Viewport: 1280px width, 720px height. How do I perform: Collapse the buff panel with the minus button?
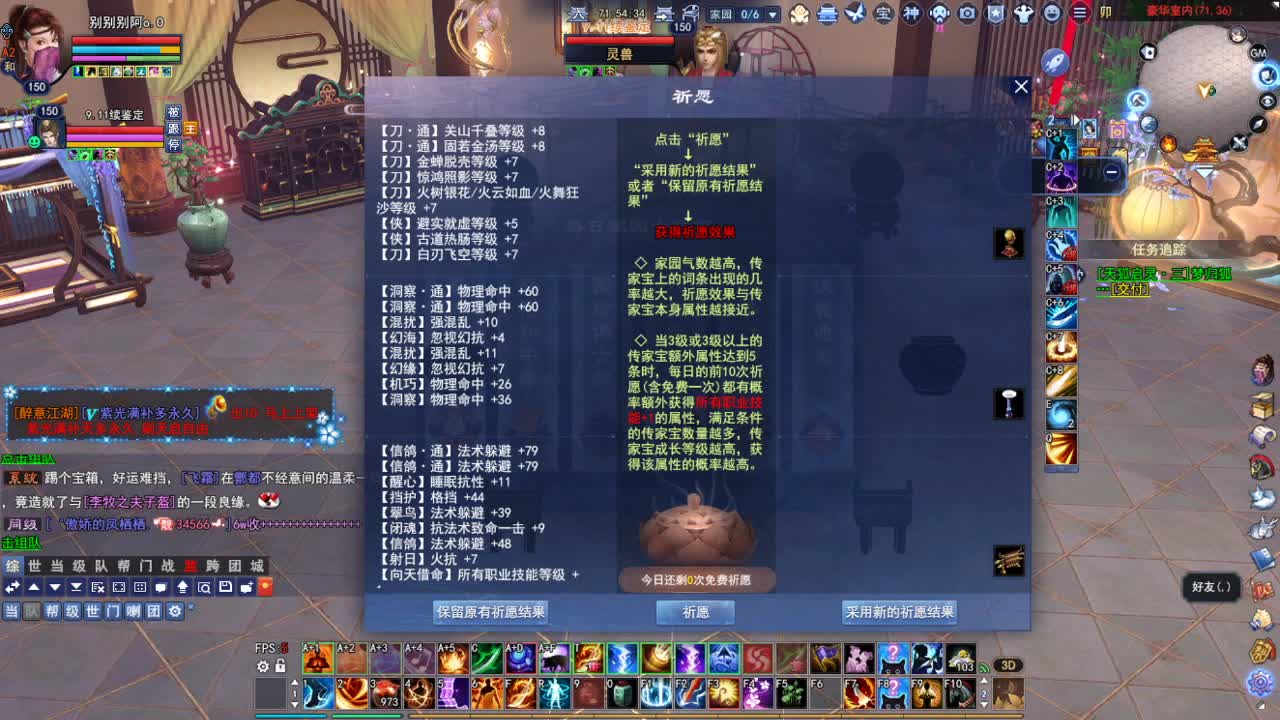1113,173
